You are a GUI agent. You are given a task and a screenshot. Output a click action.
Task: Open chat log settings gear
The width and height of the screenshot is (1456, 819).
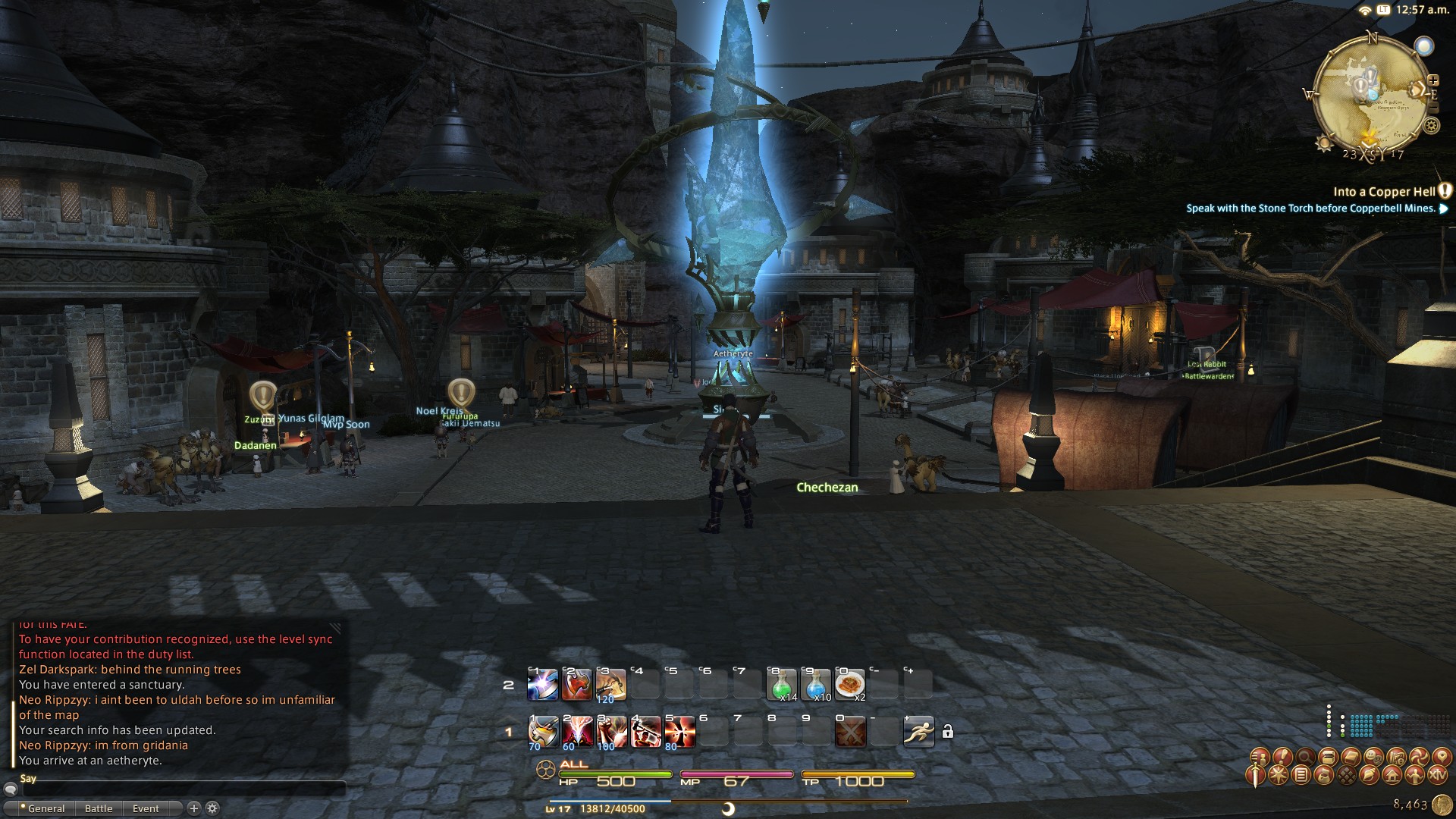pos(212,808)
